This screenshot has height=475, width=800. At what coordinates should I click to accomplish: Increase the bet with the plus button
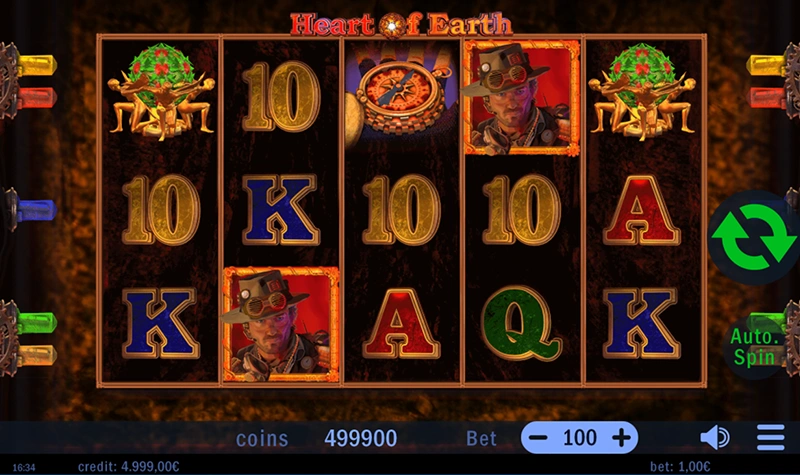(x=621, y=438)
